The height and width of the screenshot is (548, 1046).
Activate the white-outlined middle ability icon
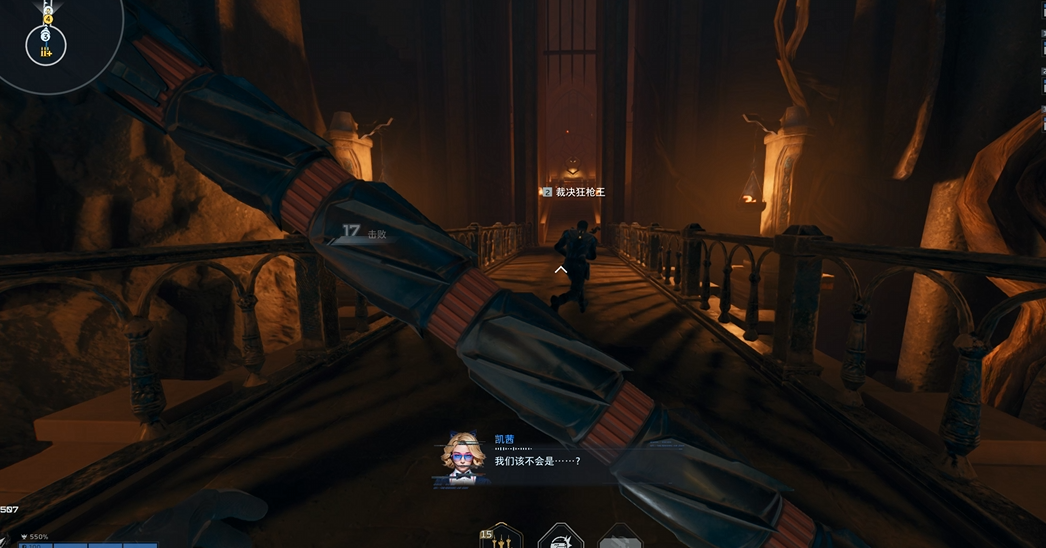[x=560, y=537]
